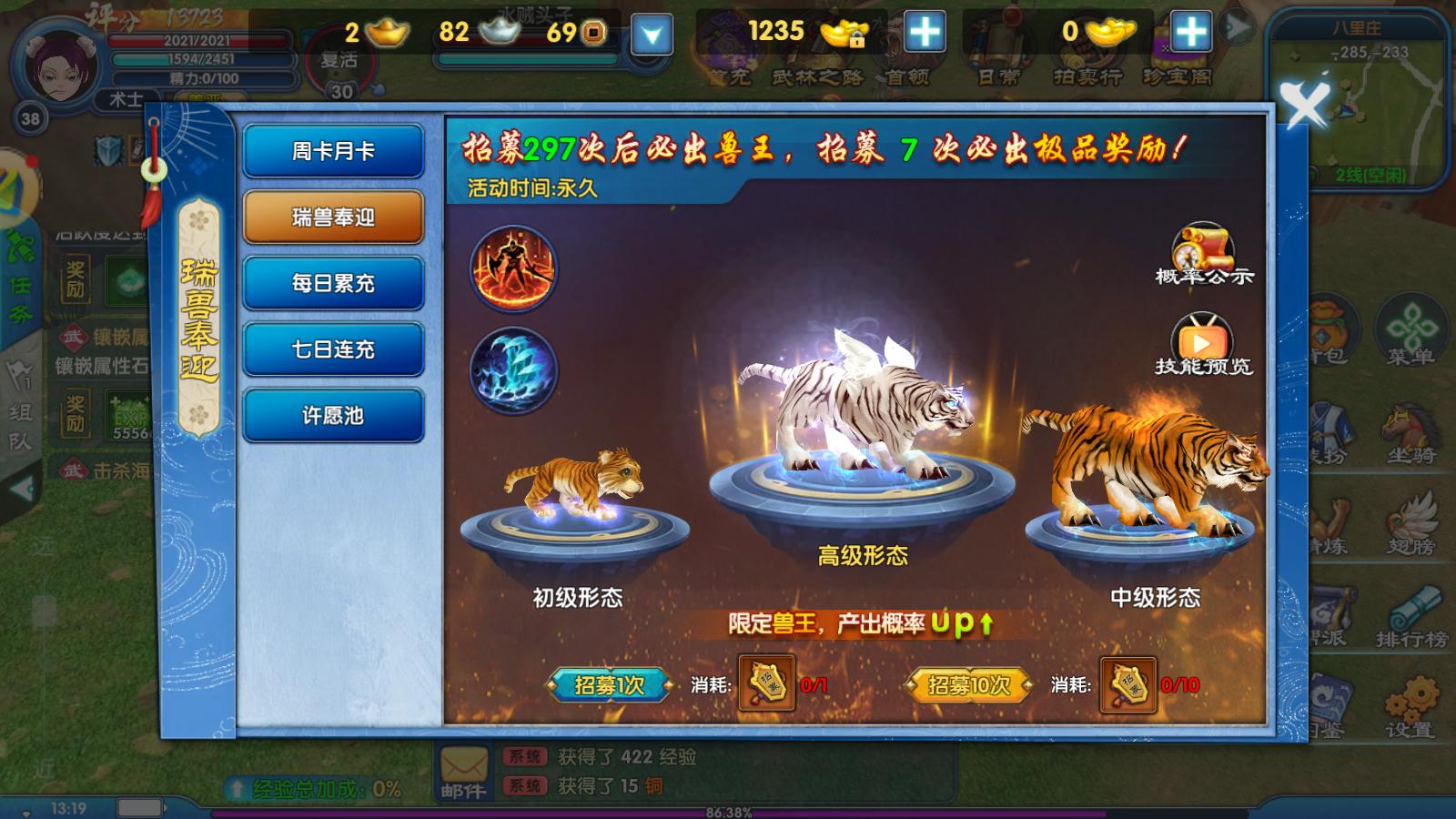
Task: Switch to the 每日累充 tab
Action: (332, 283)
